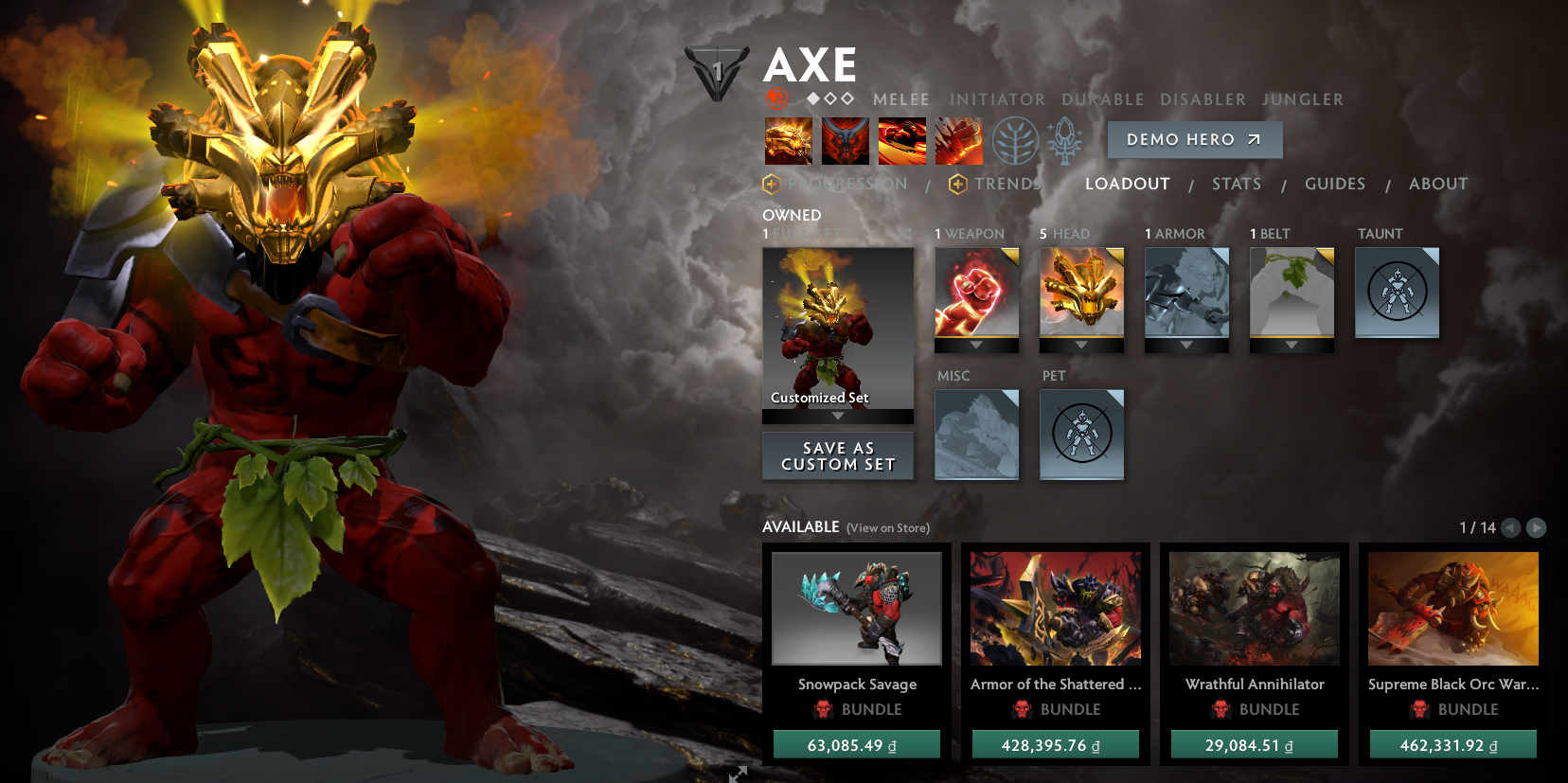
Task: Select the Berserker's Call ability icon
Action: pyautogui.click(x=789, y=140)
